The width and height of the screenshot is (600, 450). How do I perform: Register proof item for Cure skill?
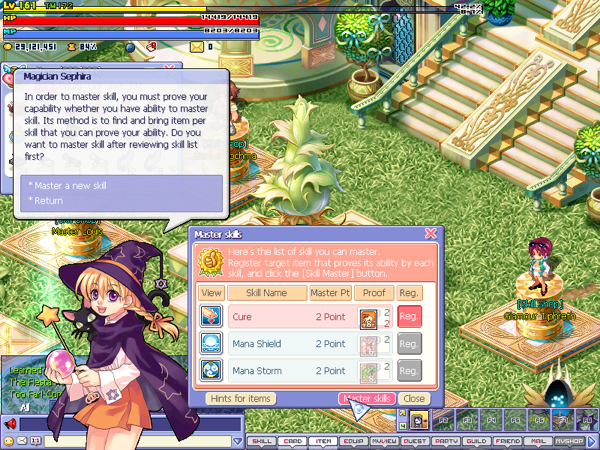click(x=409, y=317)
